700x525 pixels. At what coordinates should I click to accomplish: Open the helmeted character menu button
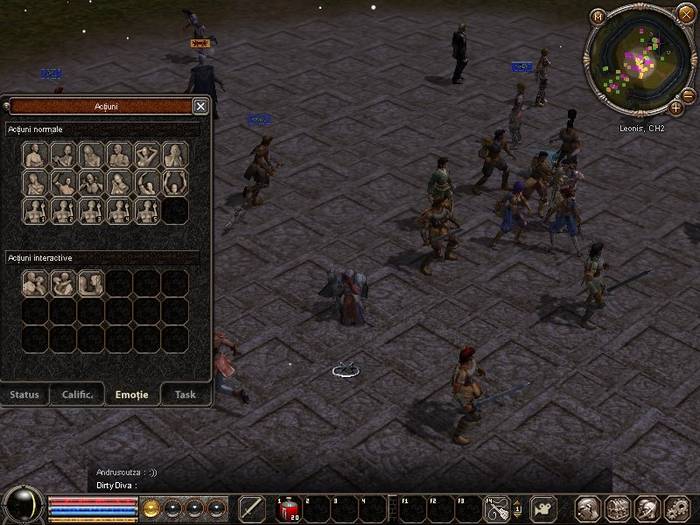point(589,509)
